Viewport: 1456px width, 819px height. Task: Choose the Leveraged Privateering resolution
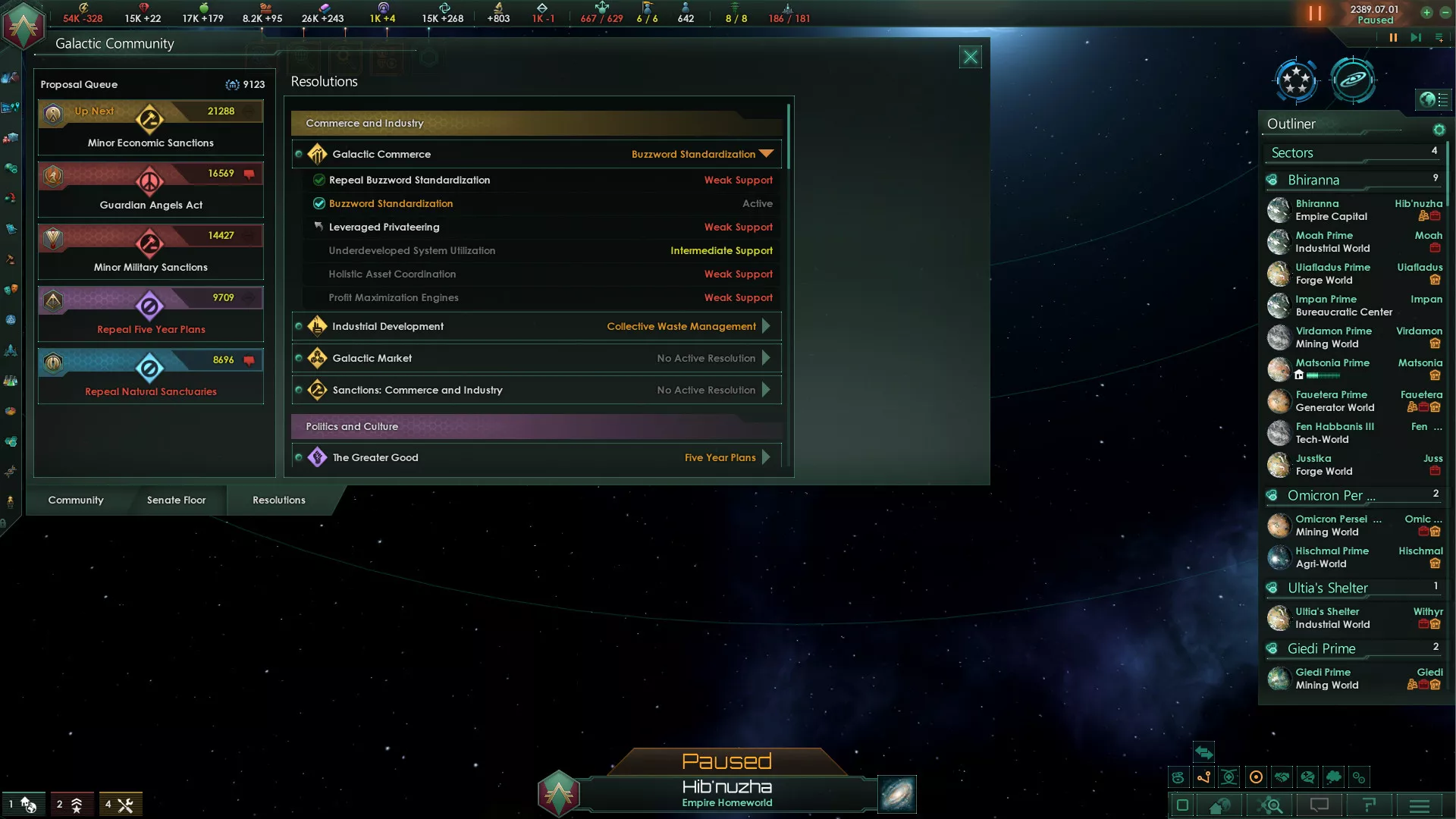coord(384,227)
